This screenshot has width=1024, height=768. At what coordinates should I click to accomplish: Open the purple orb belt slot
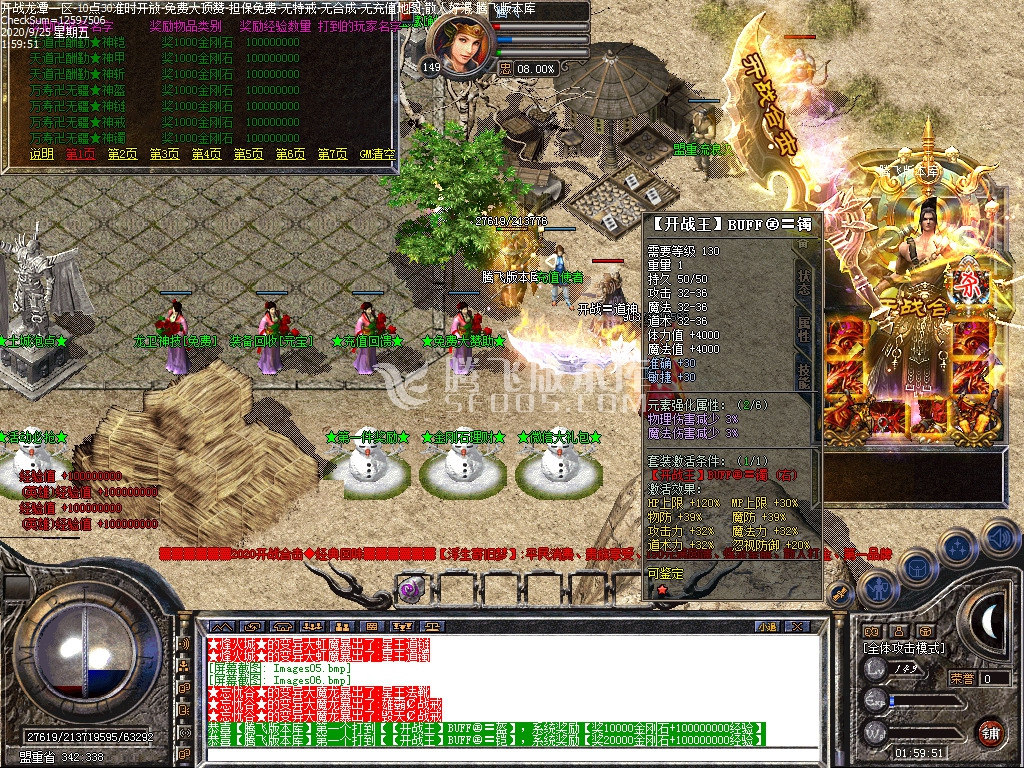[410, 590]
